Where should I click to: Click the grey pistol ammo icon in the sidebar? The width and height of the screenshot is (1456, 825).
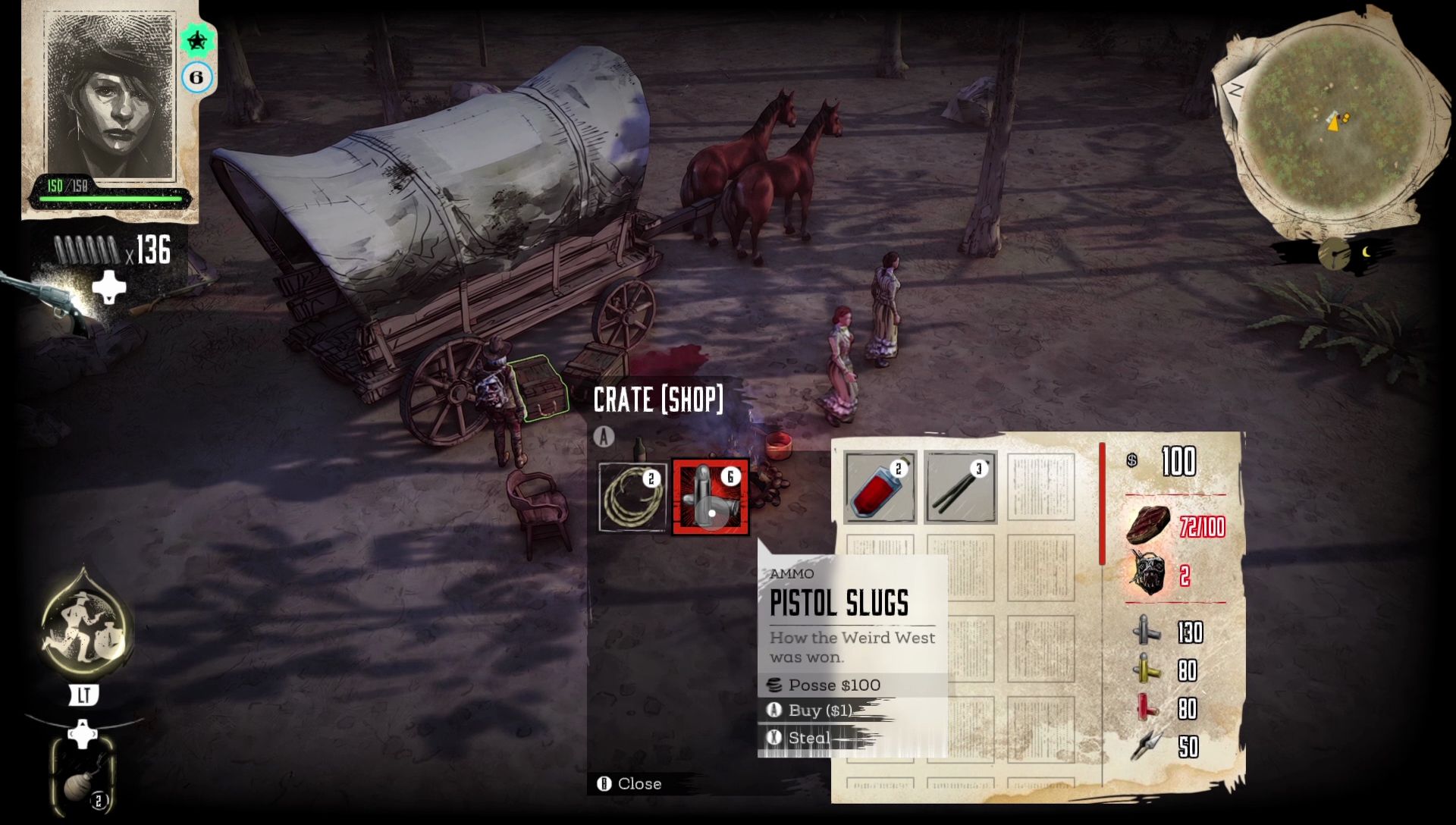click(1147, 632)
